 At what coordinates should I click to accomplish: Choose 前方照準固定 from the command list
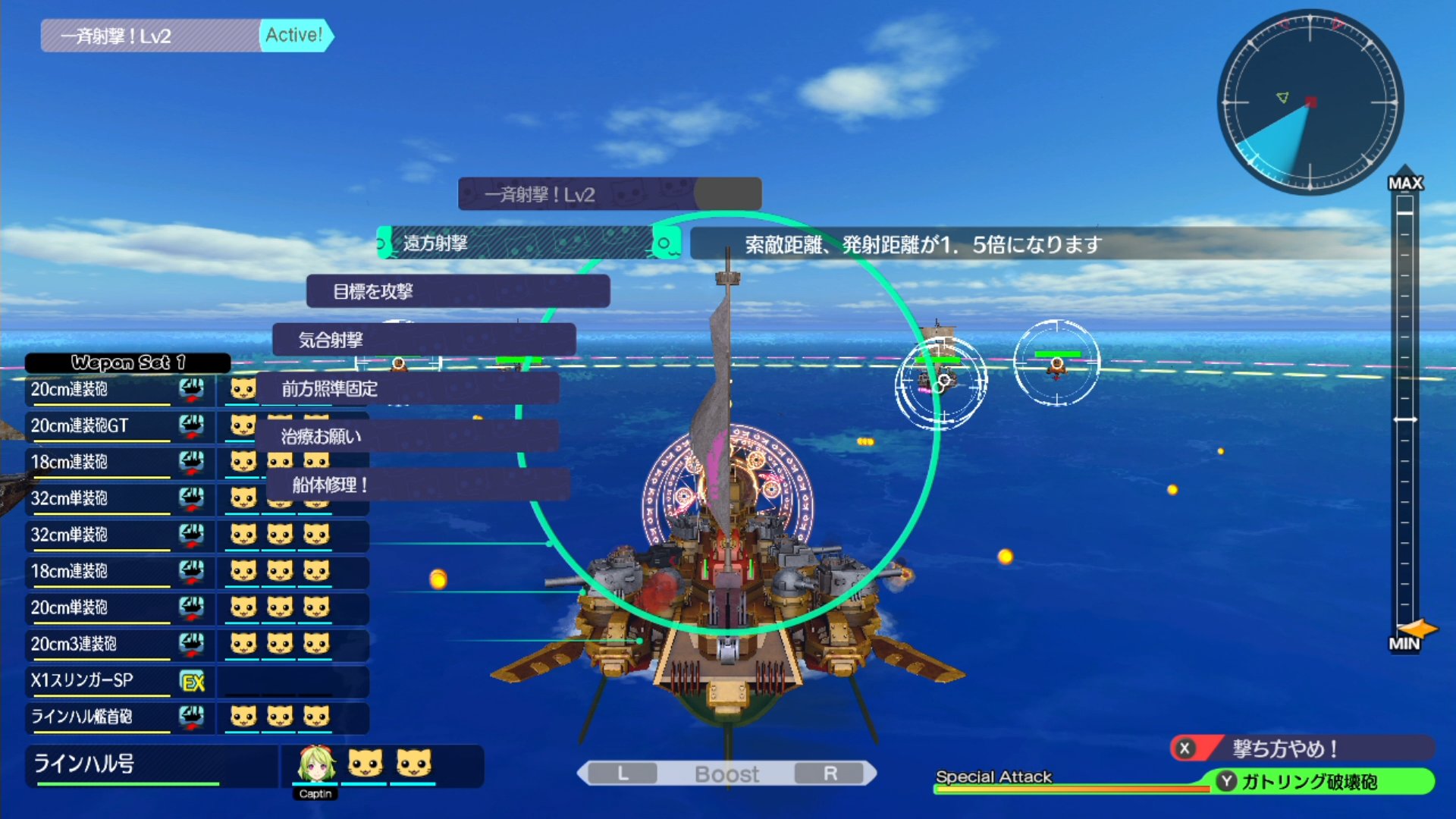click(x=407, y=389)
